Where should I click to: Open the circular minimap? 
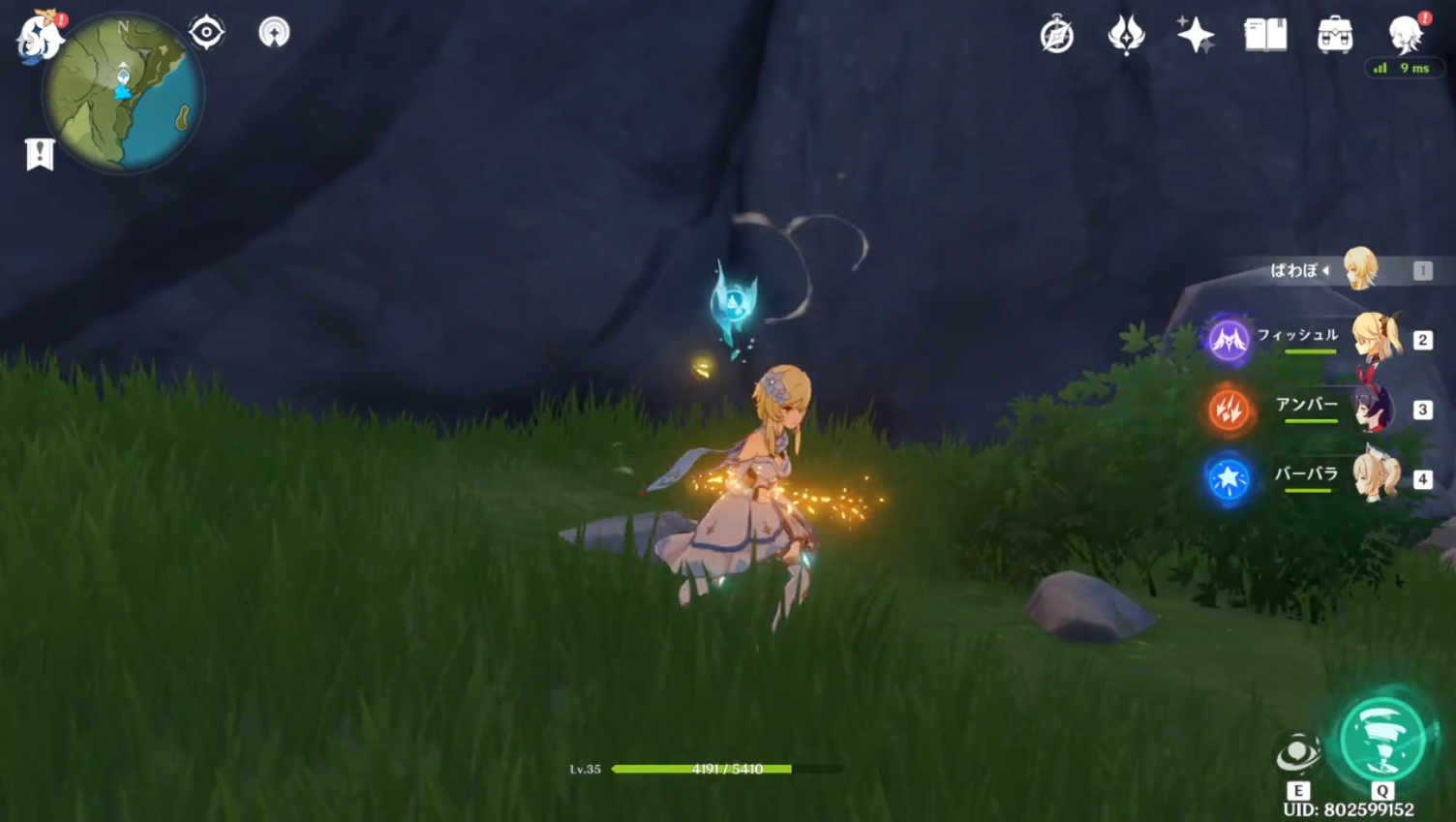tap(123, 94)
